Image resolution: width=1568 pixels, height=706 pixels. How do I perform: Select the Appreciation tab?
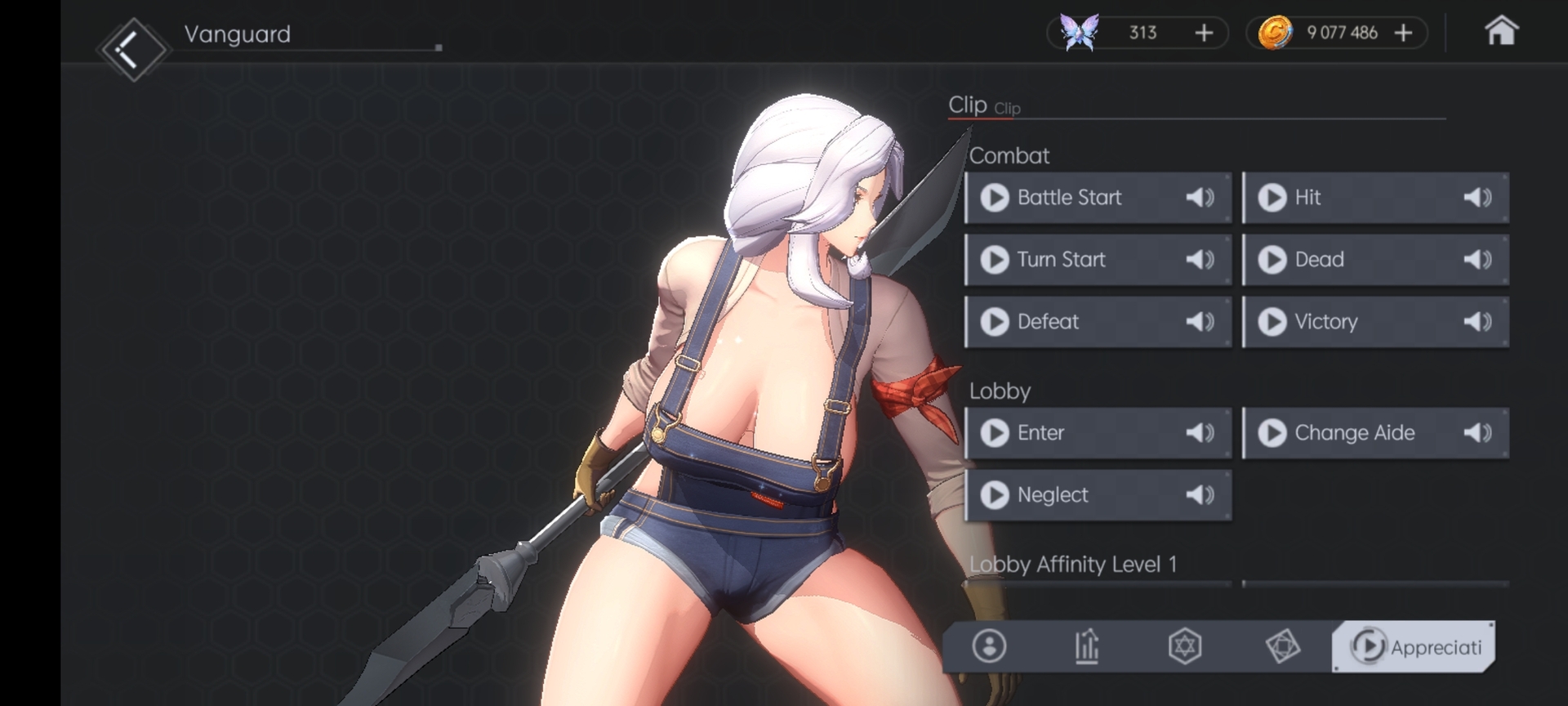click(1414, 646)
